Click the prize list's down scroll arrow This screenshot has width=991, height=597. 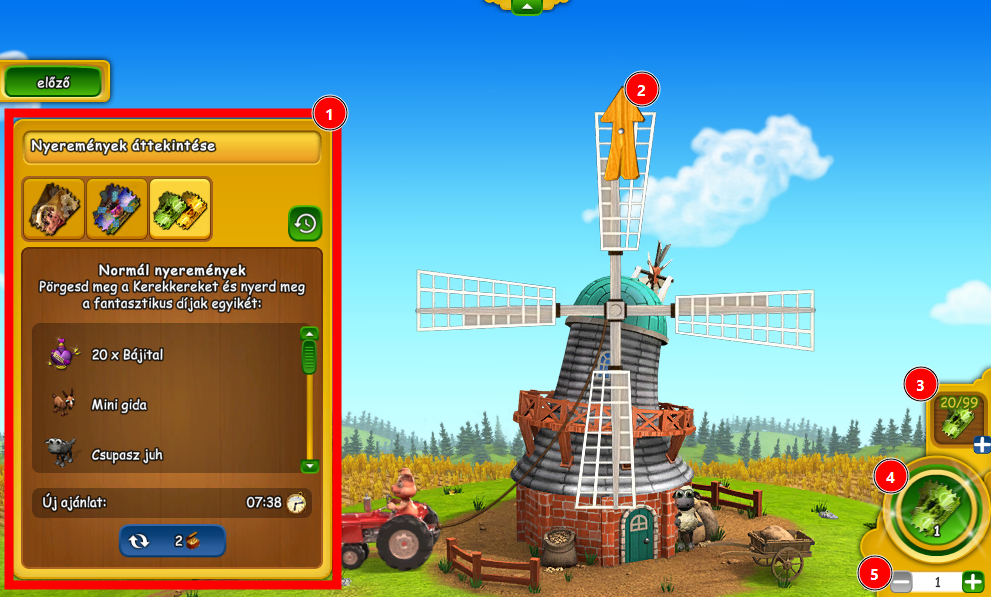pos(310,465)
